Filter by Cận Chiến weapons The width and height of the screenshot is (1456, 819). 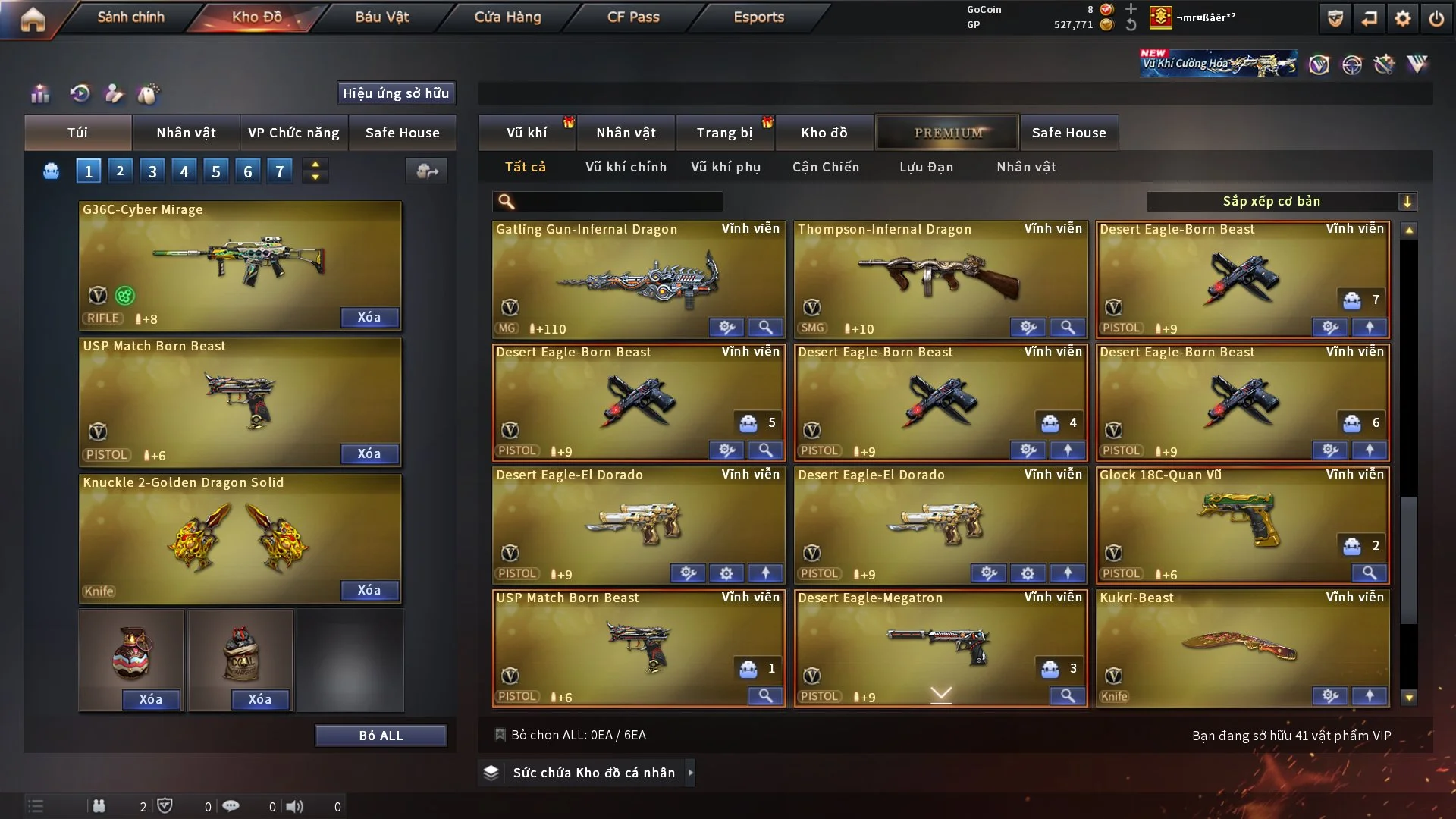pos(826,167)
